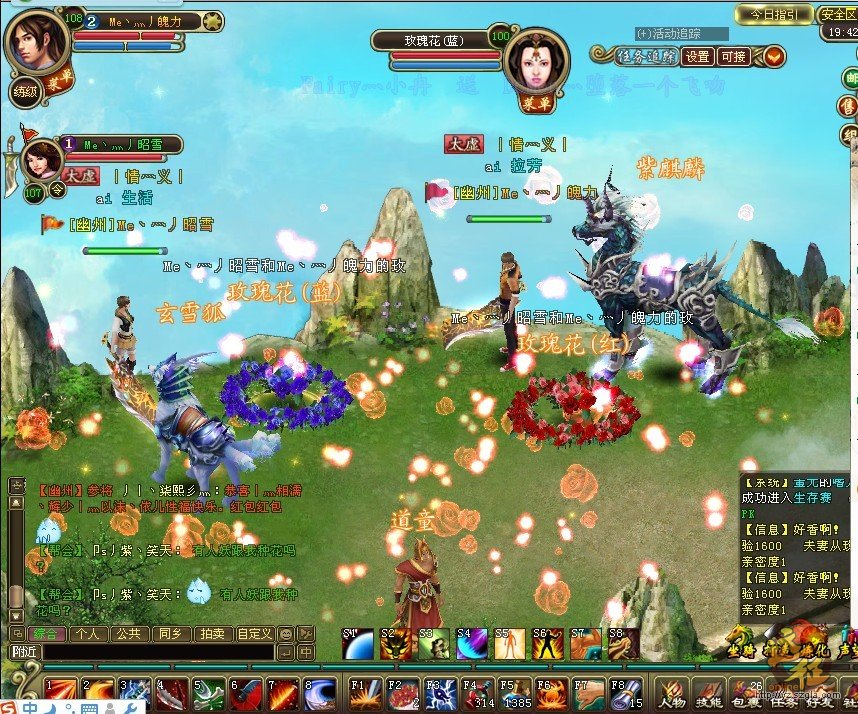This screenshot has height=714, width=858.
Task: Switch to the 综合 chat tab
Action: point(49,633)
